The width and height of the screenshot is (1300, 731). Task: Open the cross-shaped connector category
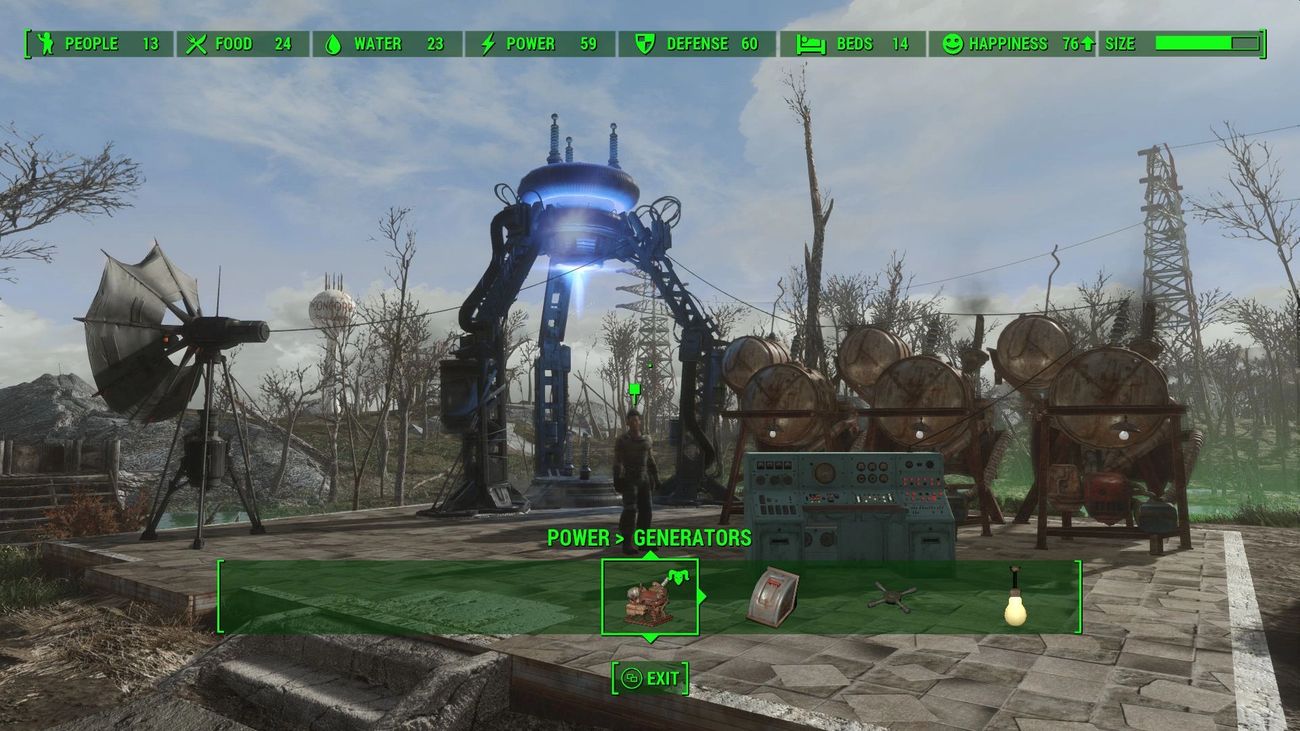click(891, 598)
